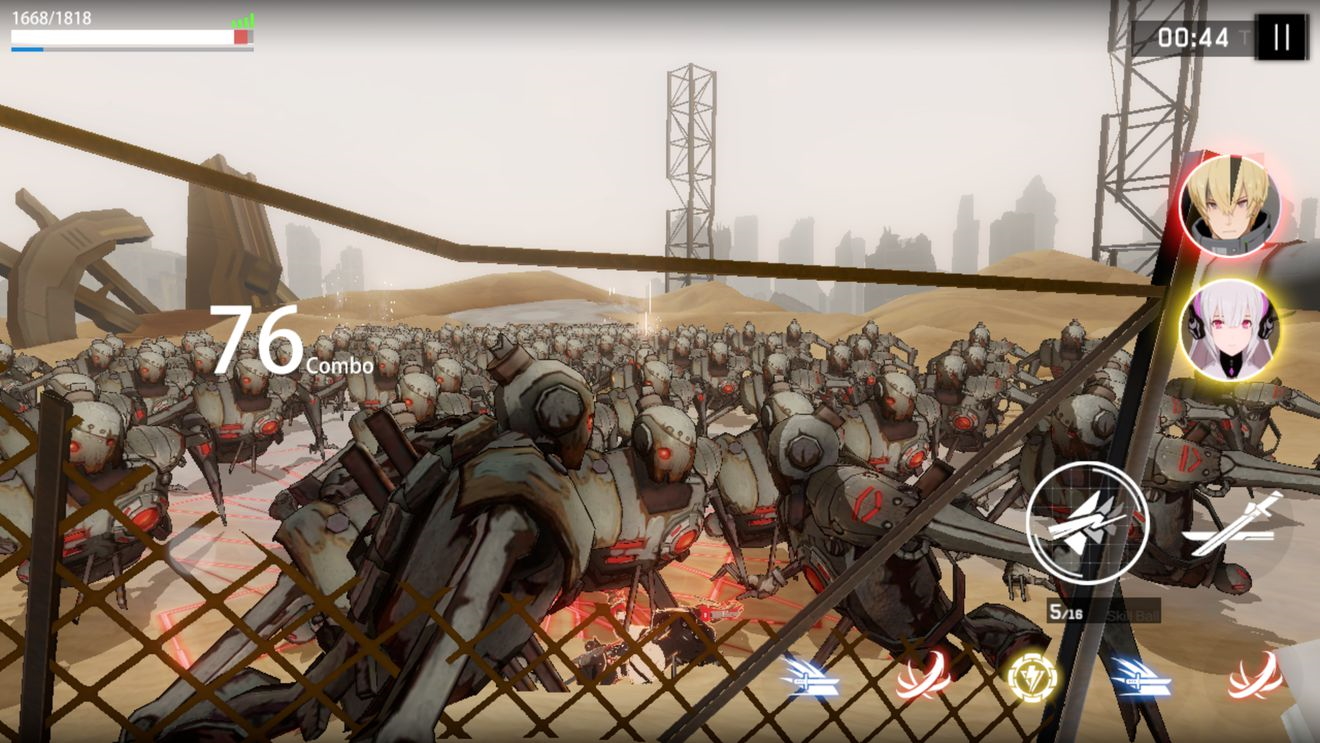This screenshot has height=743, width=1320.
Task: Activate the yellow lightning skill orb
Action: 1032,678
